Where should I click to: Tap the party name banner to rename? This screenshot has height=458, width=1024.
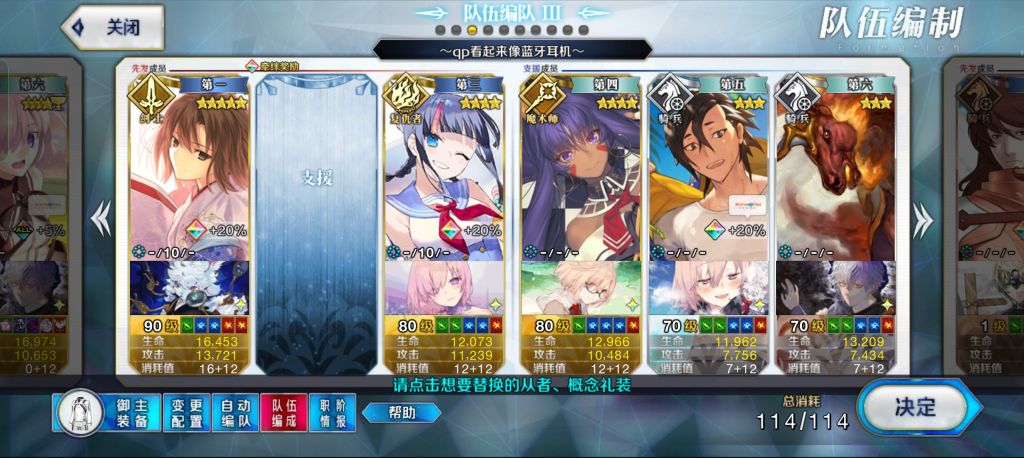510,49
